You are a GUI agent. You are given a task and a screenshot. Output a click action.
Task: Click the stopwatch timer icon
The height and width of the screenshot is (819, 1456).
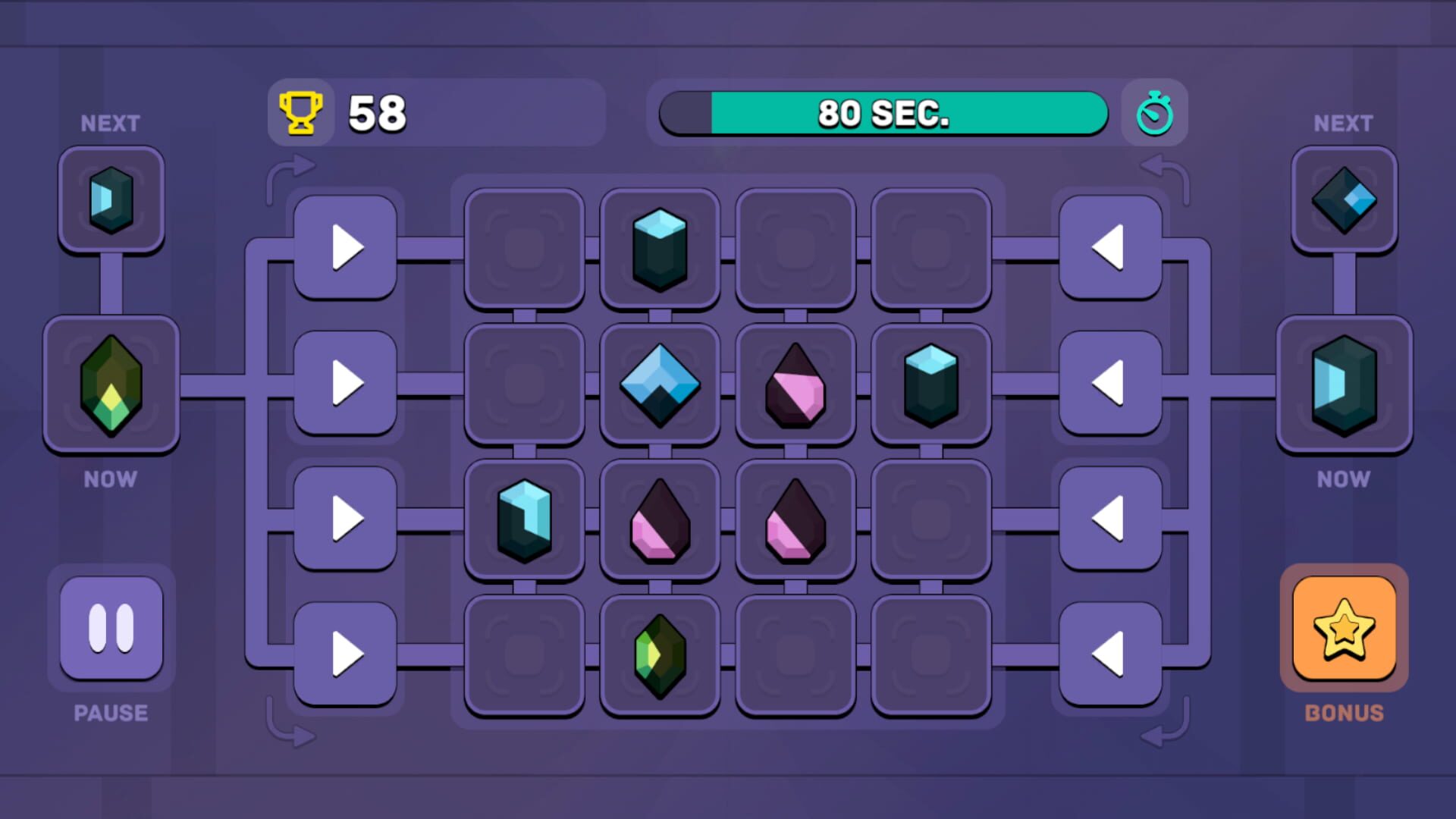1155,113
